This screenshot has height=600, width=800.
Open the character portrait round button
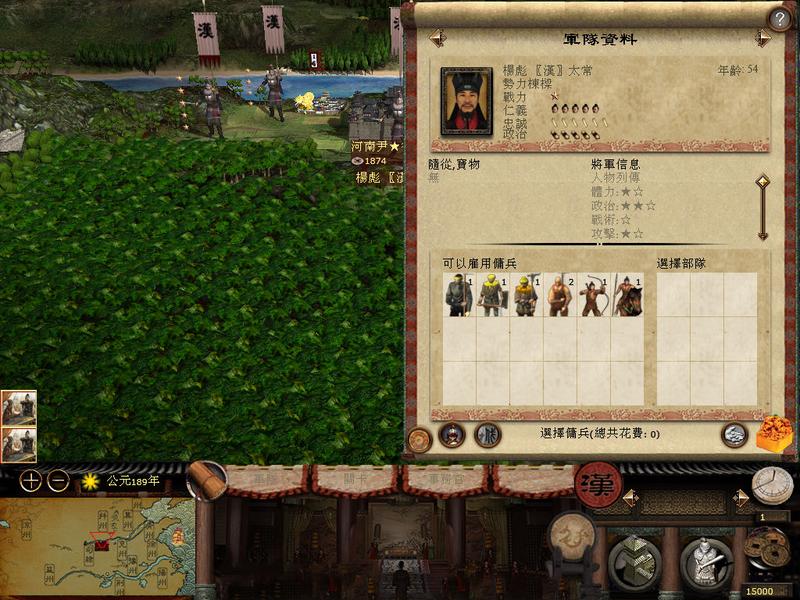coord(452,435)
